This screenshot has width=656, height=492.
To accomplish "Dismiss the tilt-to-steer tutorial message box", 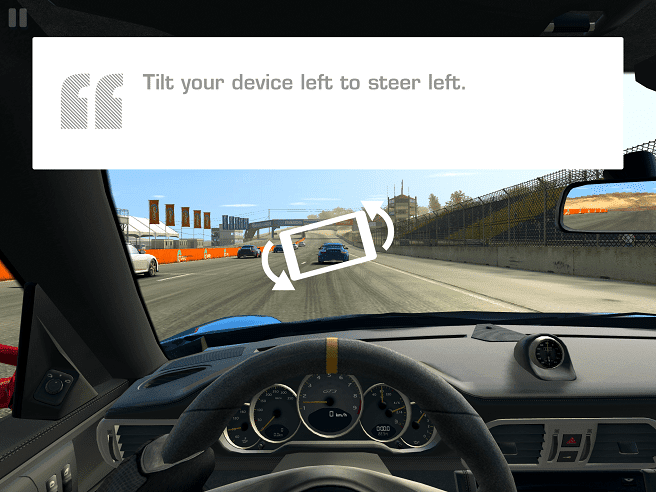I will (x=328, y=103).
